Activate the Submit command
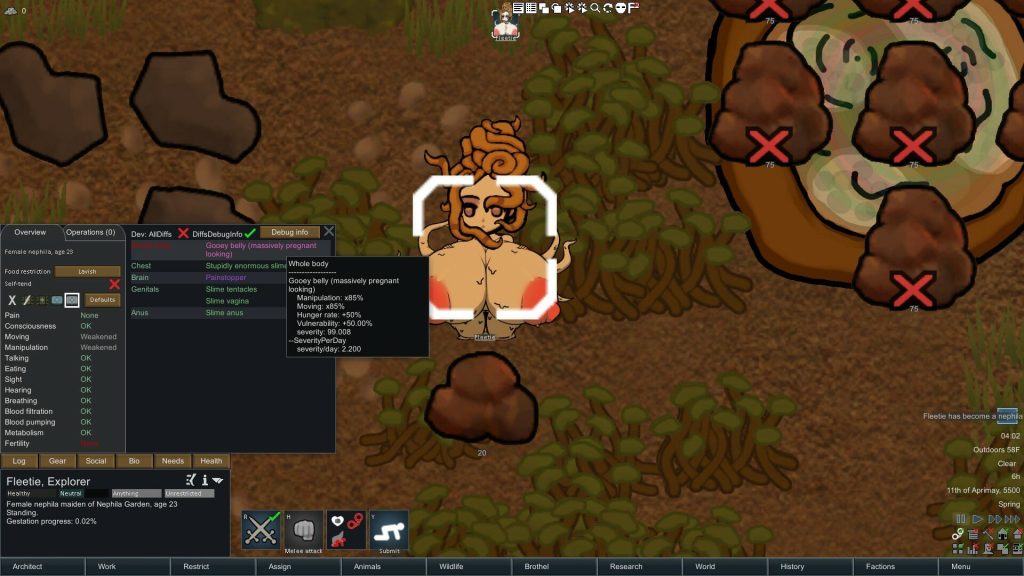The height and width of the screenshot is (576, 1024). (x=389, y=530)
